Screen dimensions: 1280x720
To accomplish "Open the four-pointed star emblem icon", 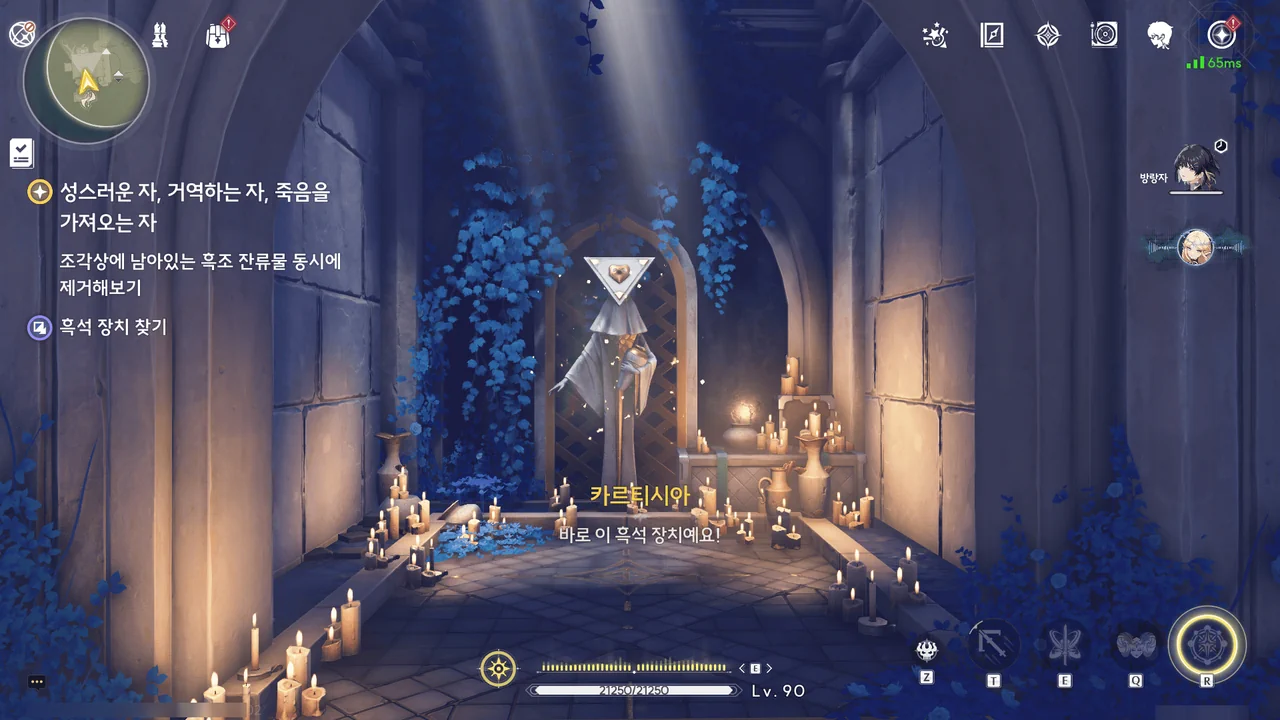I will coord(1047,36).
